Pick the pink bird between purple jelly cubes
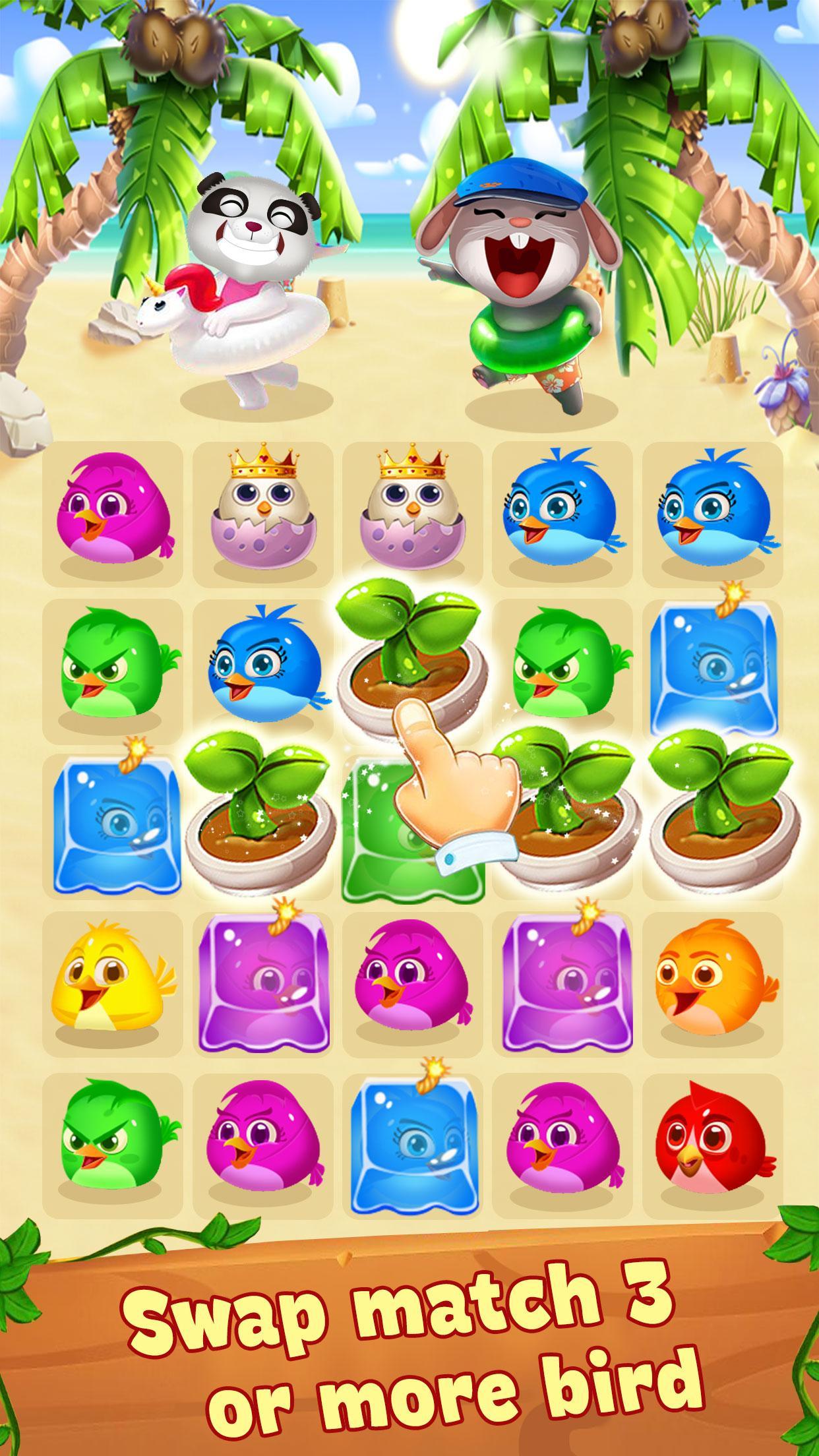Viewport: 819px width, 1456px height. tap(412, 983)
